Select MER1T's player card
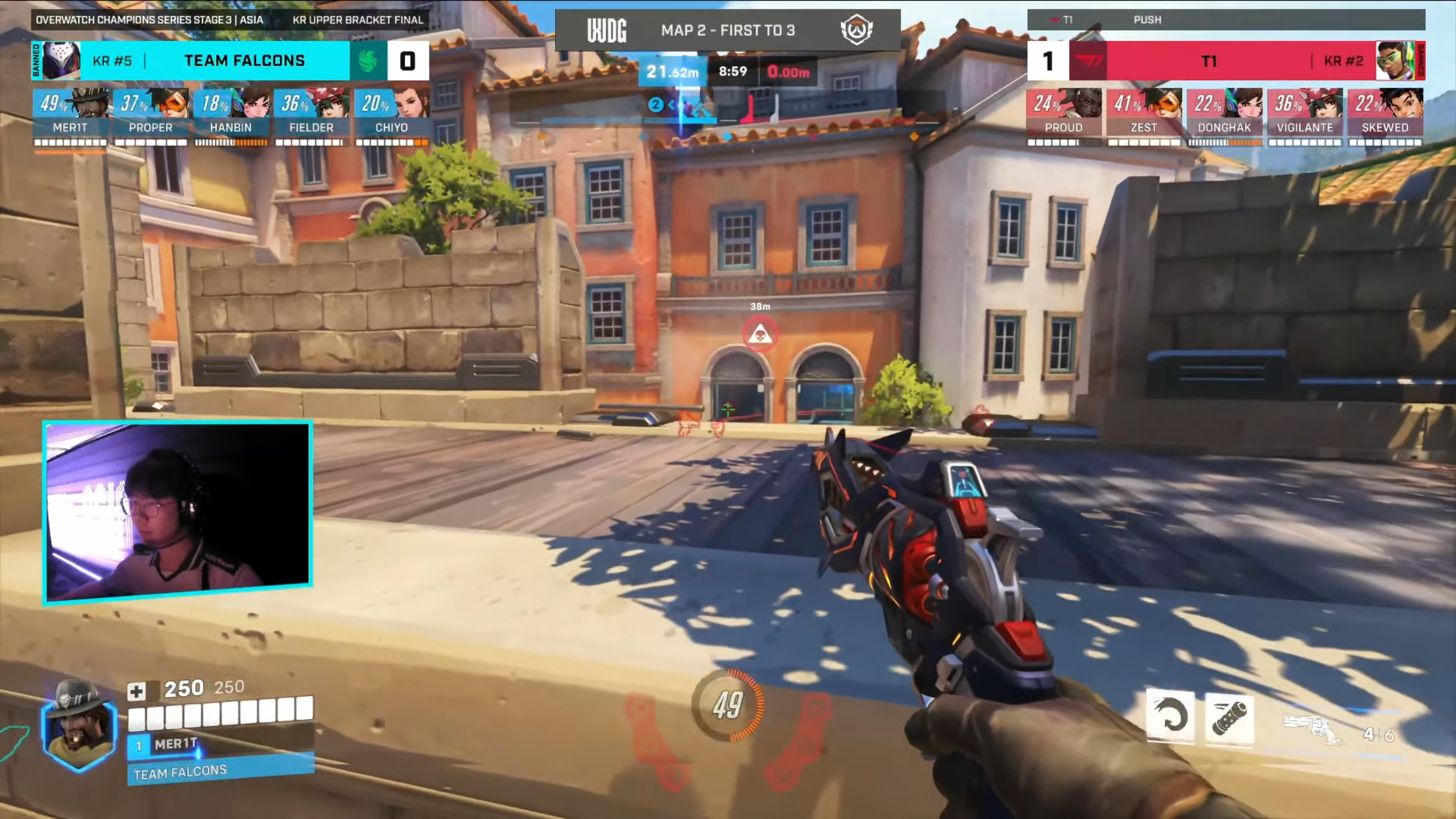Viewport: 1456px width, 819px height. (70, 117)
